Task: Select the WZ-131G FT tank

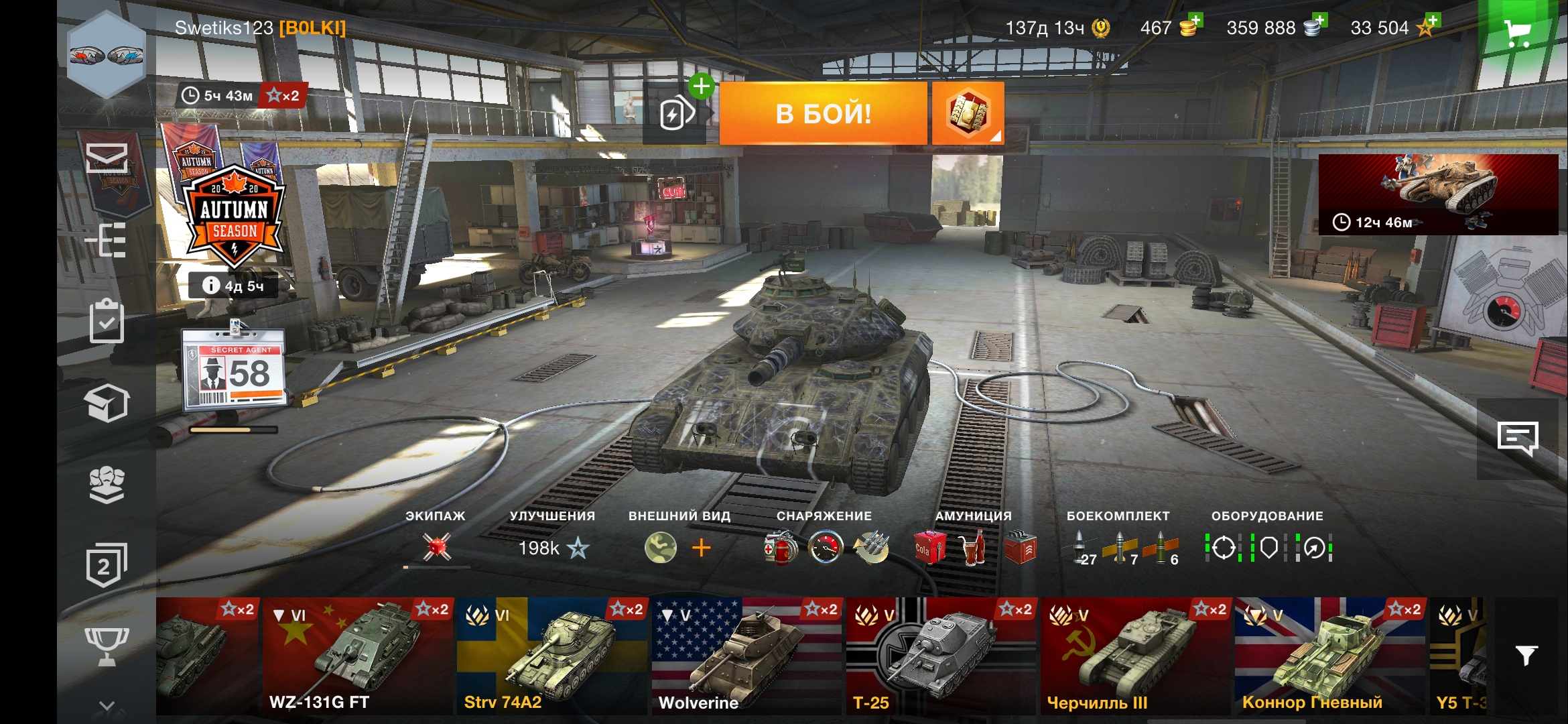Action: click(358, 656)
